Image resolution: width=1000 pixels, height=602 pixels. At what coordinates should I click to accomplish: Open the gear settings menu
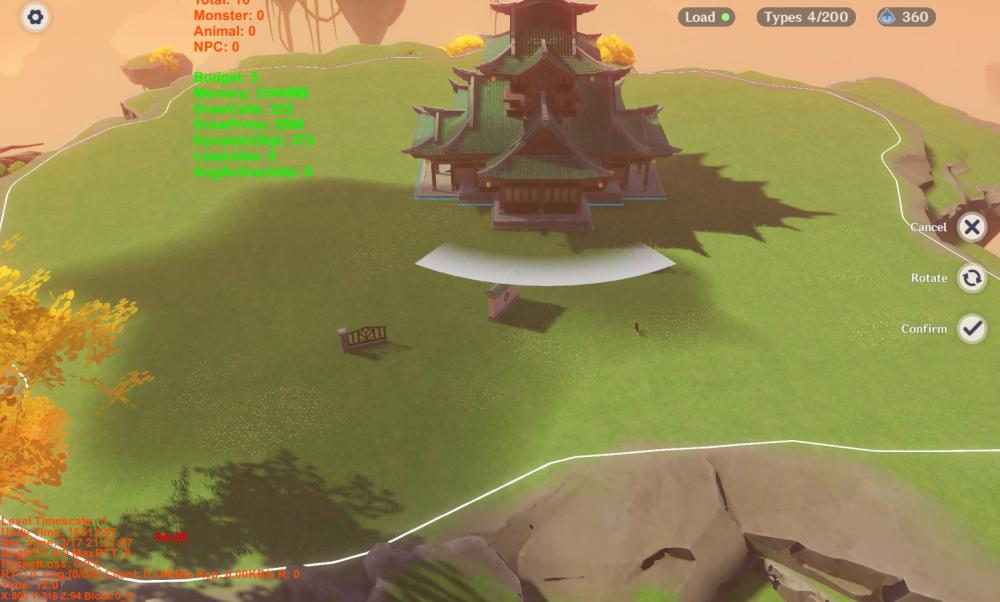[x=36, y=17]
